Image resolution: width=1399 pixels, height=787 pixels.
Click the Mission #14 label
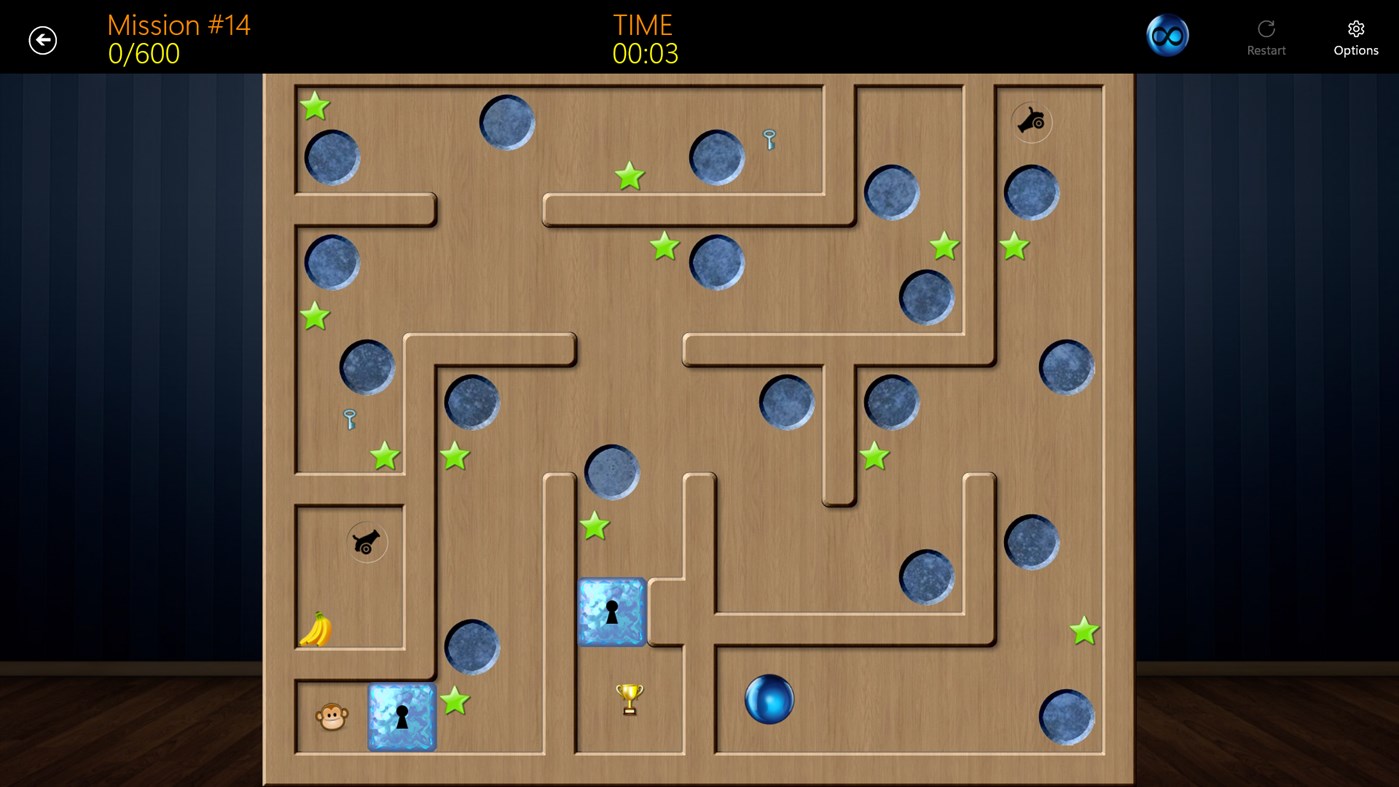[178, 24]
